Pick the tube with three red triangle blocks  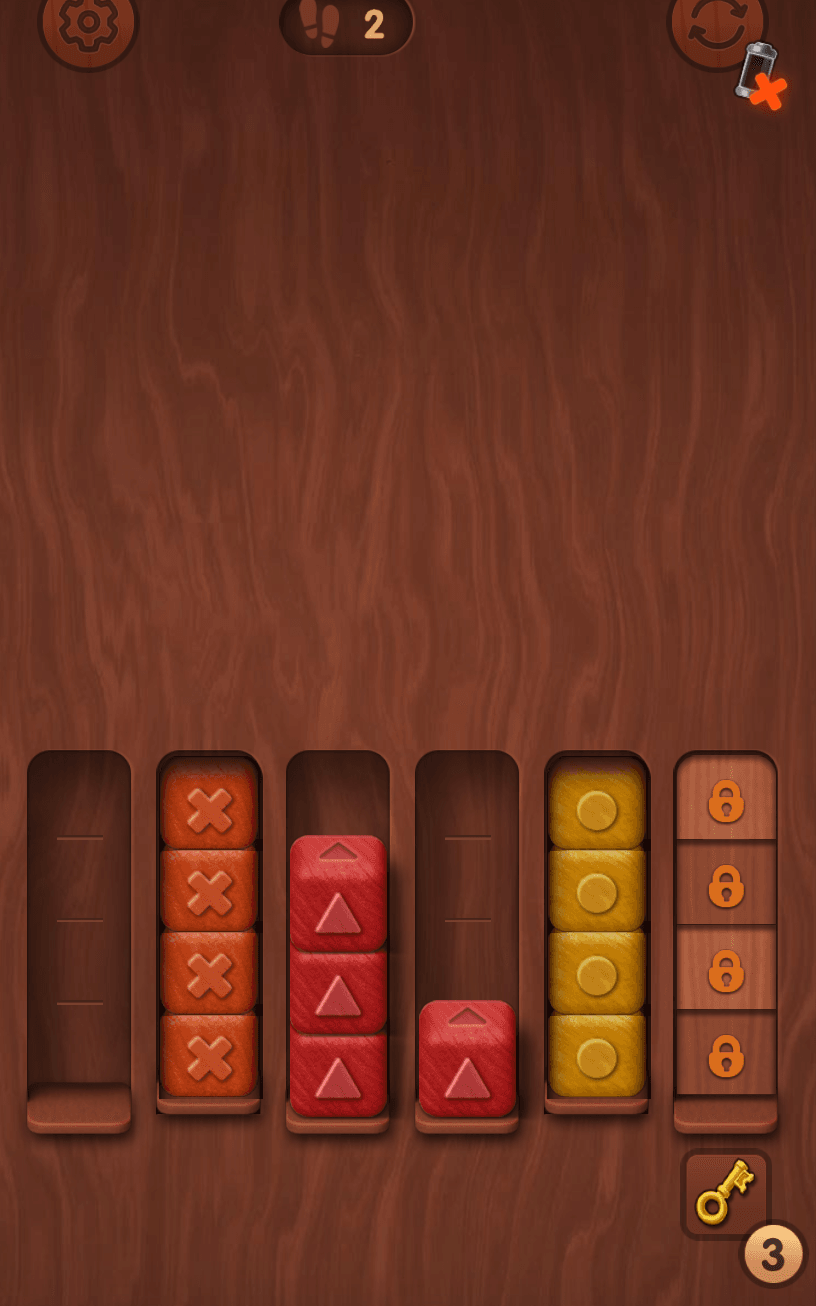click(338, 975)
